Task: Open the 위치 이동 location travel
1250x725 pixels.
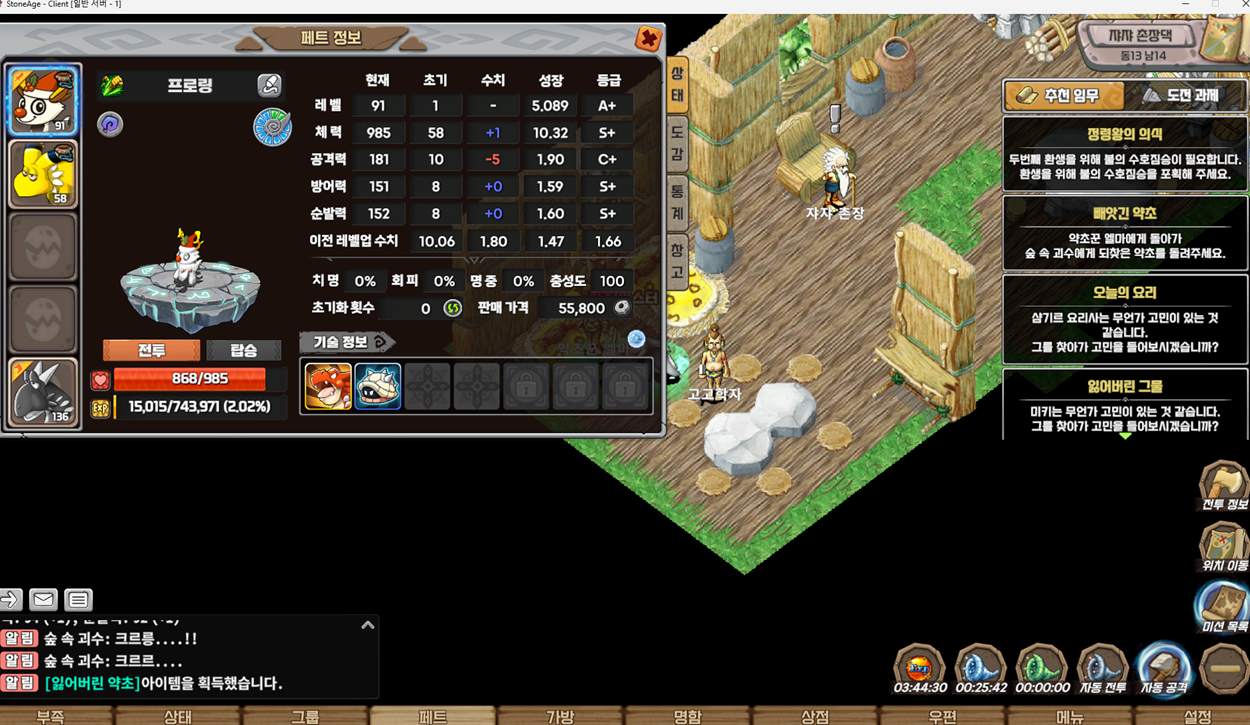Action: (1224, 548)
